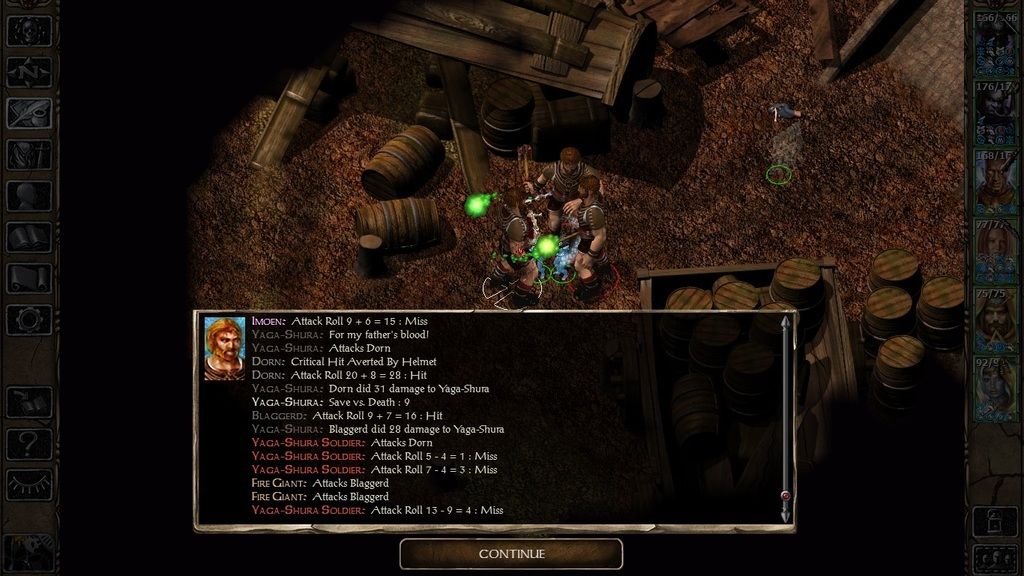The width and height of the screenshot is (1024, 576).
Task: Open the mage spellbook icon
Action: point(28,237)
